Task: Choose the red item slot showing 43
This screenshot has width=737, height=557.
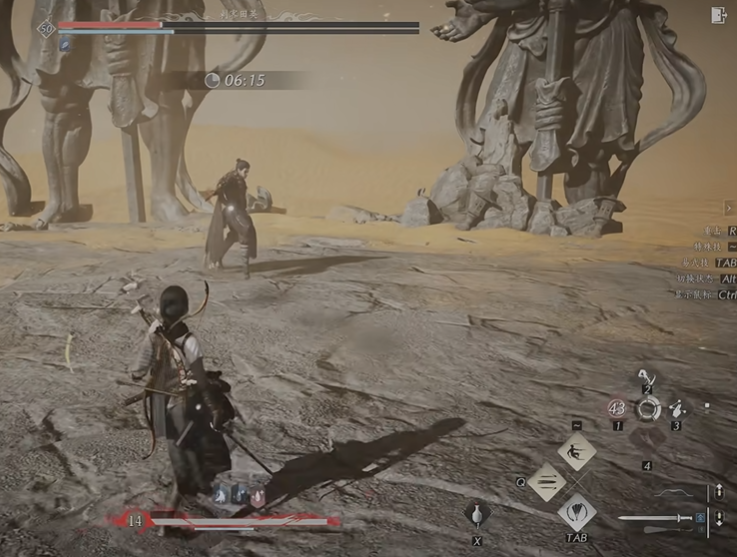Action: pyautogui.click(x=617, y=408)
